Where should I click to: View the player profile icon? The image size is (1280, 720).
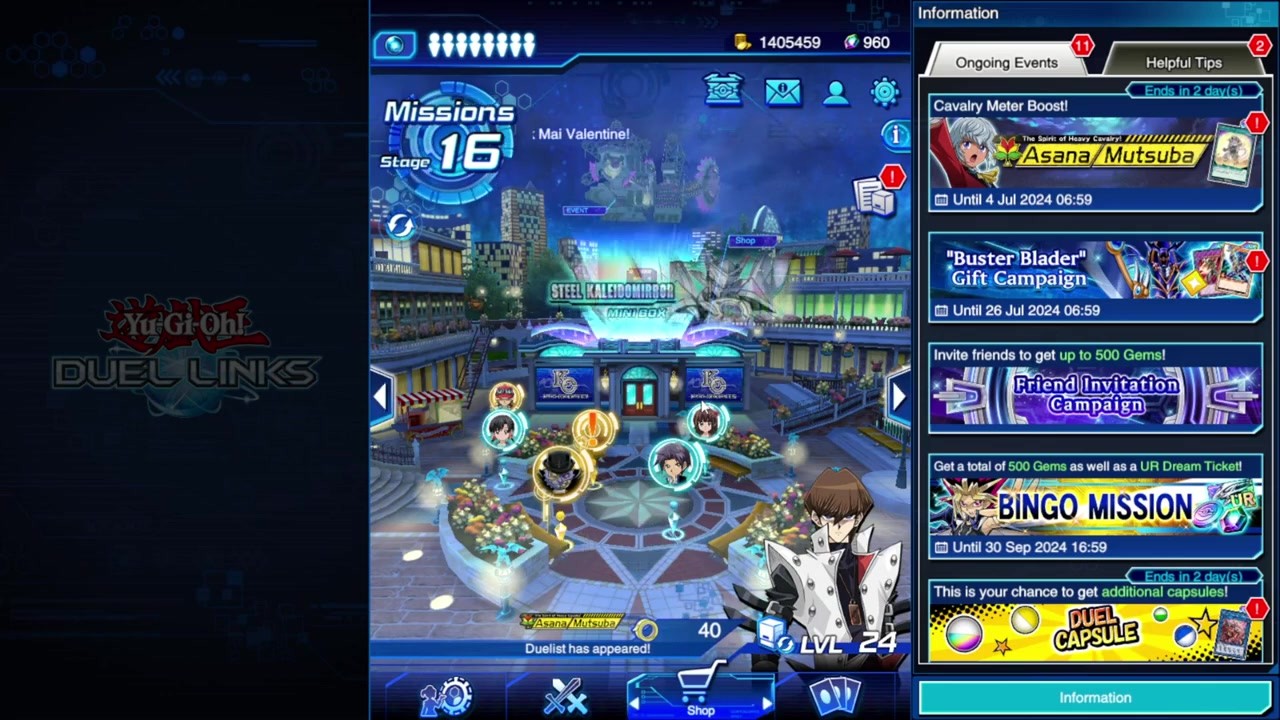835,93
